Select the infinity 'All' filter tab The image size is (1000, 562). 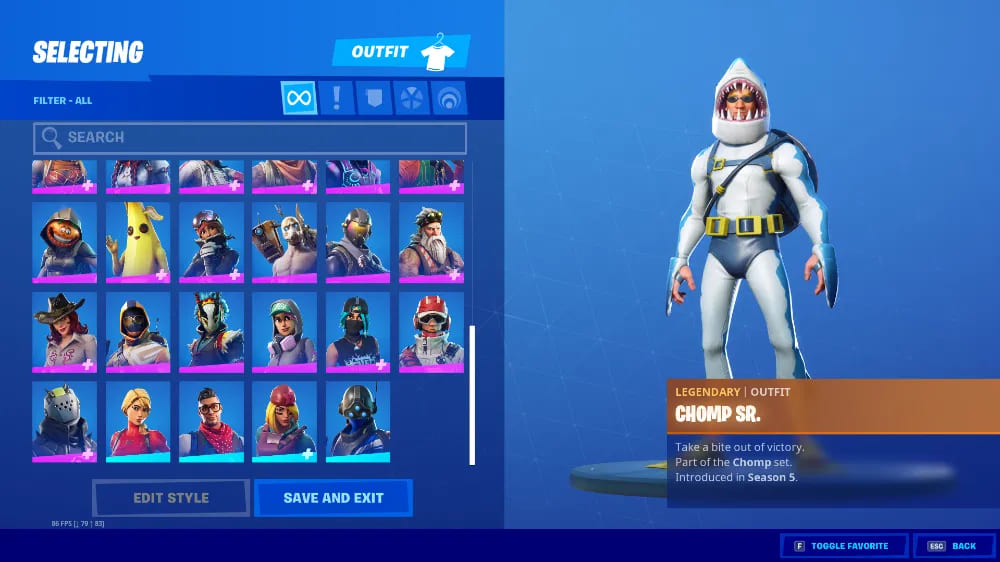pos(299,98)
